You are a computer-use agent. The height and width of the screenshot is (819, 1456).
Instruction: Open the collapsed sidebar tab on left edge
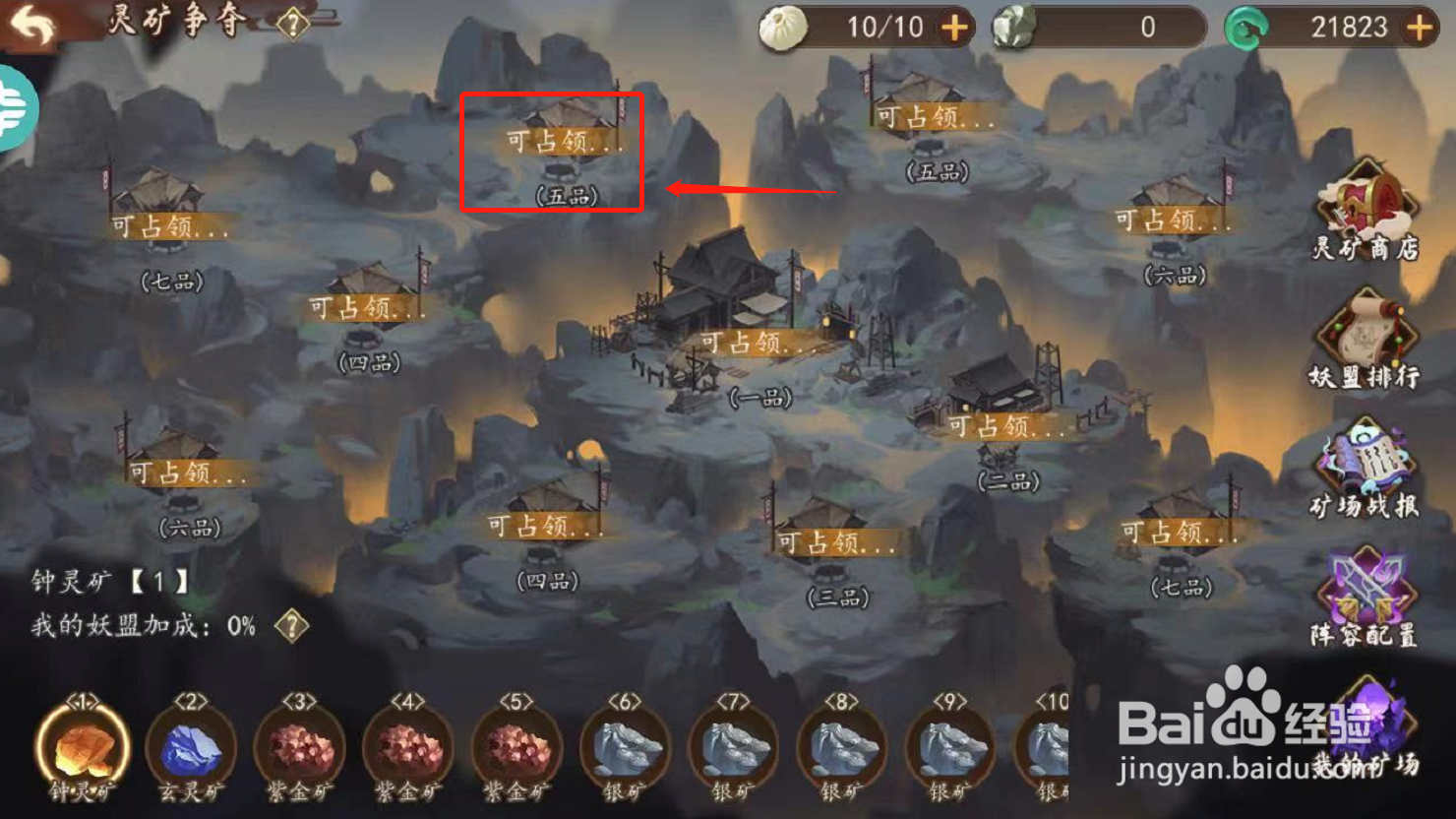pos(14,106)
